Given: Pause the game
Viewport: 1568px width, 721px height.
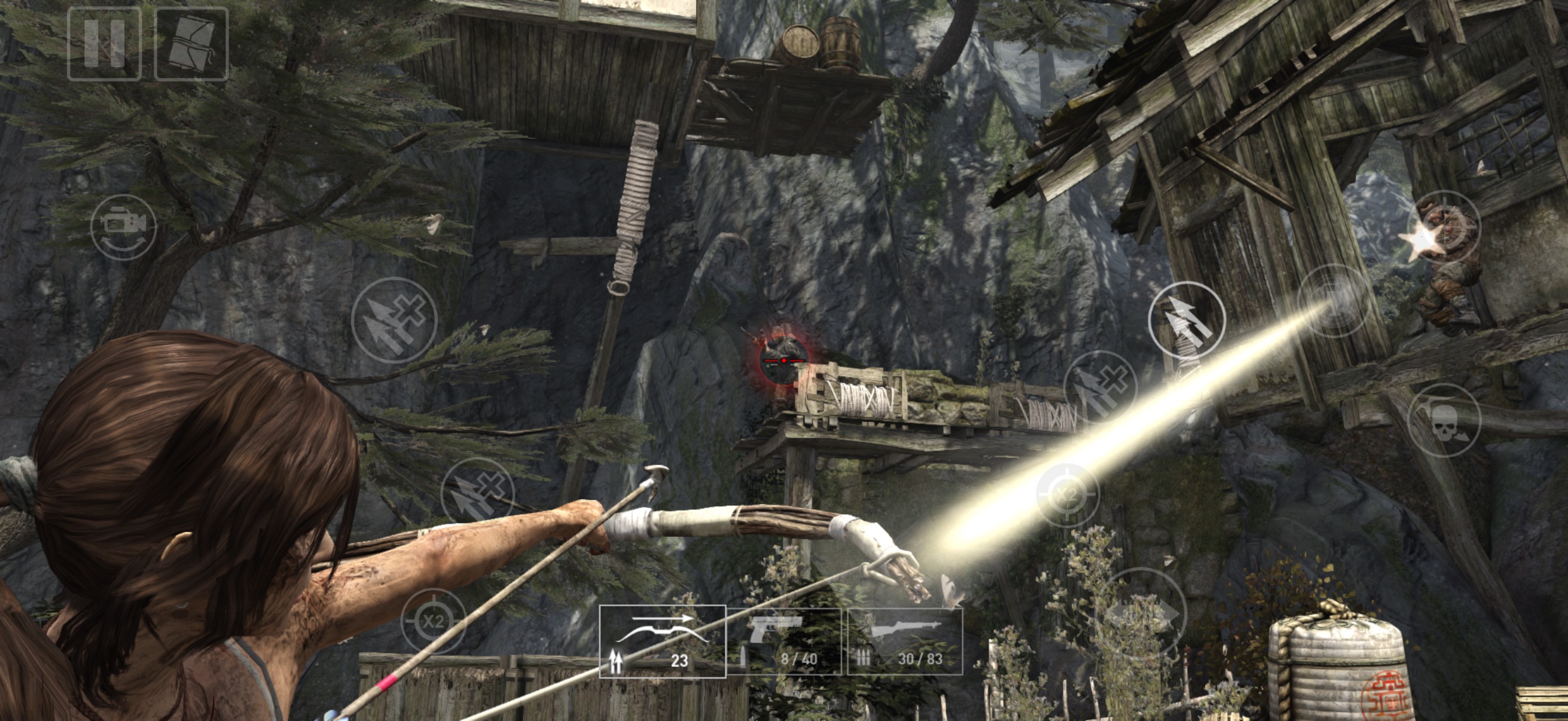Looking at the screenshot, I should [104, 44].
